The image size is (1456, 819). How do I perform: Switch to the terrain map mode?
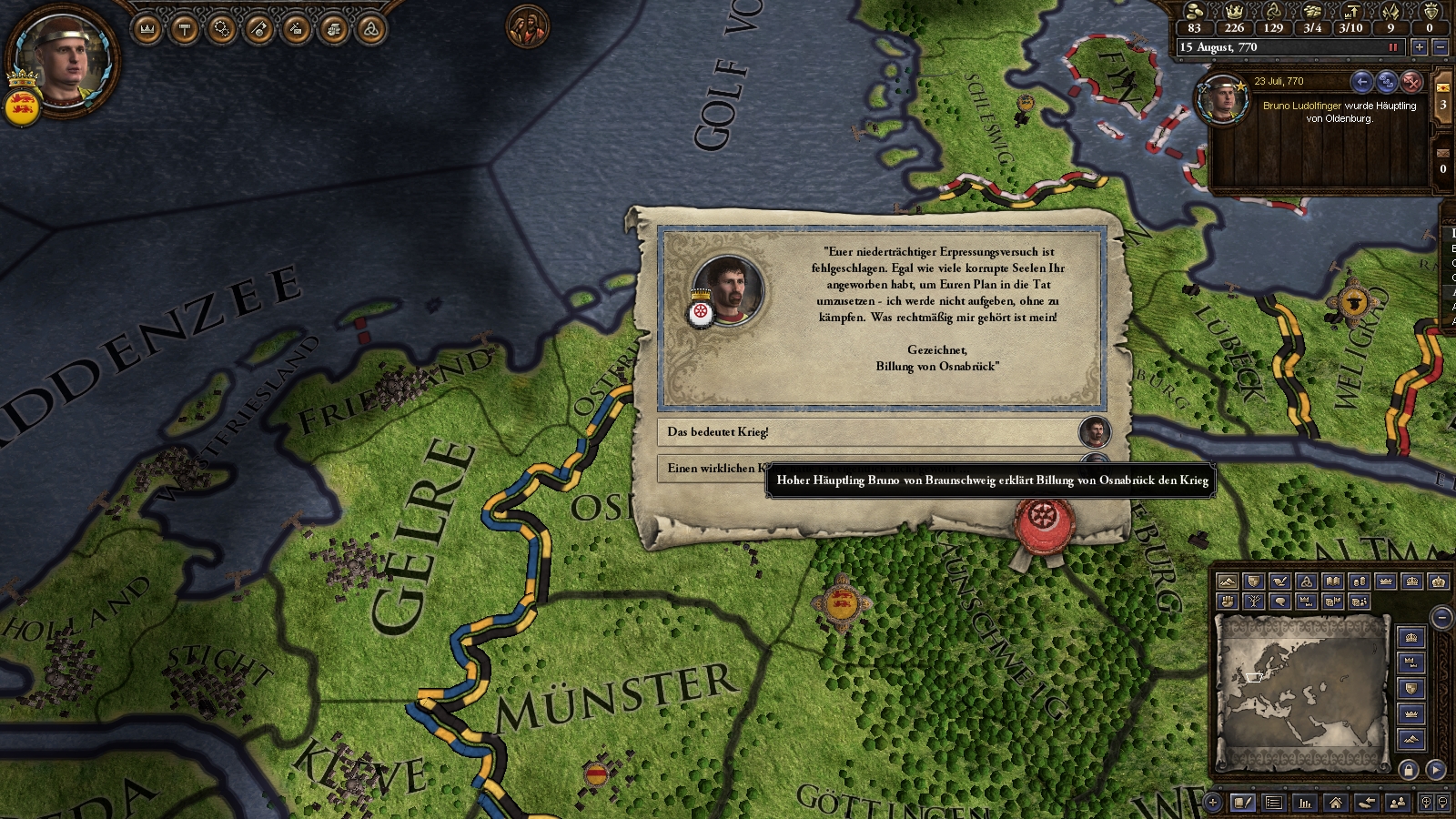1227,581
